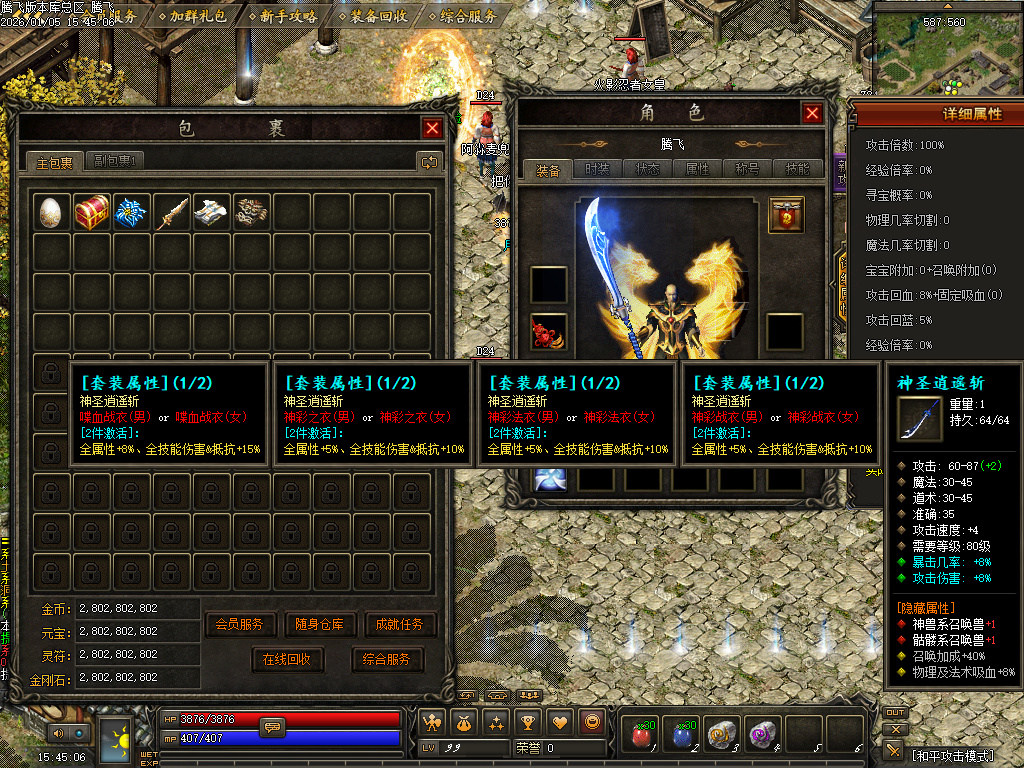Open the 时装 fashion tab
The image size is (1024, 768).
597,169
